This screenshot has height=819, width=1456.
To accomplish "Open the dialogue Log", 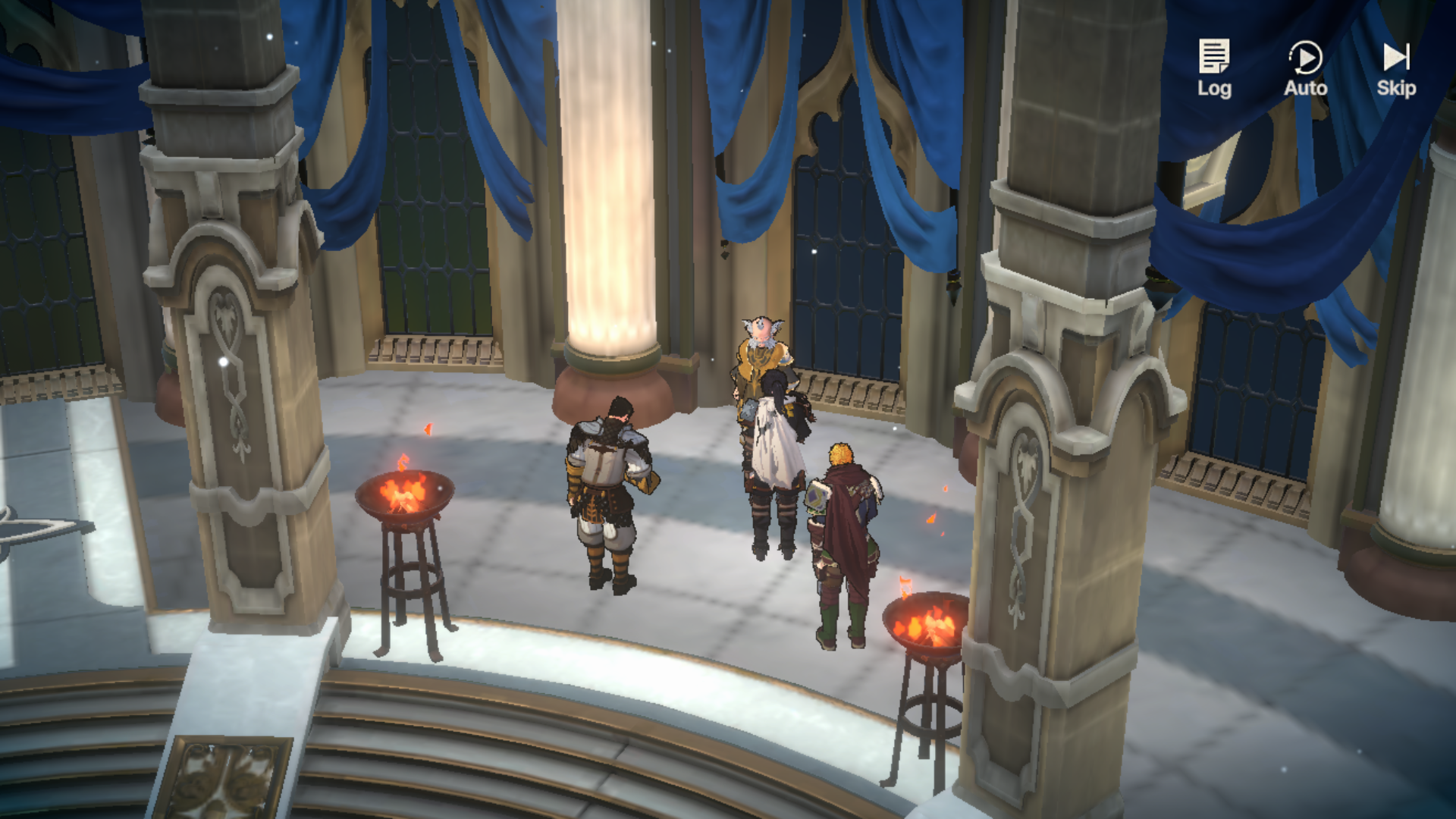I will tap(1214, 68).
